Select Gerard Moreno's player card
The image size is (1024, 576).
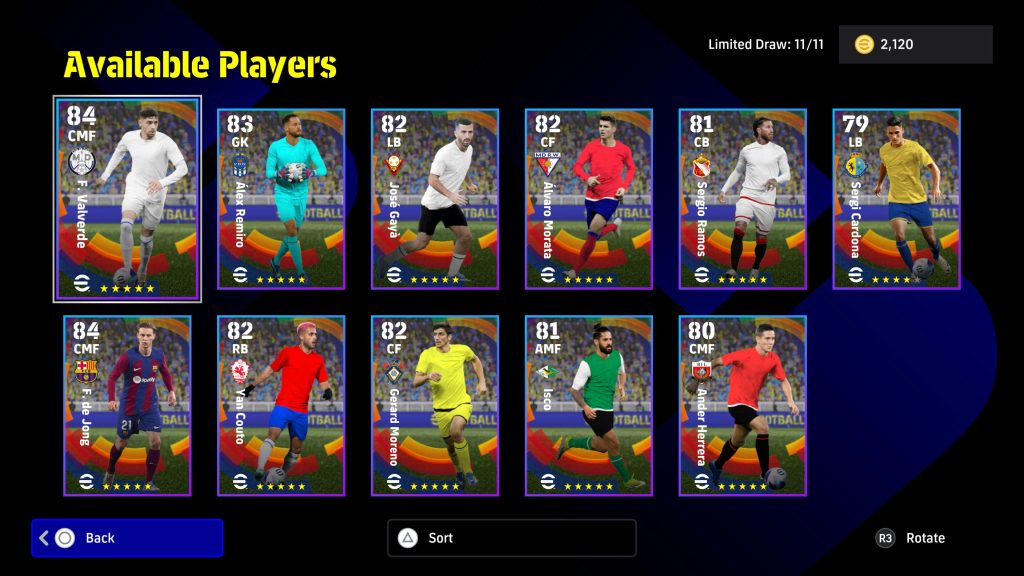coord(435,405)
